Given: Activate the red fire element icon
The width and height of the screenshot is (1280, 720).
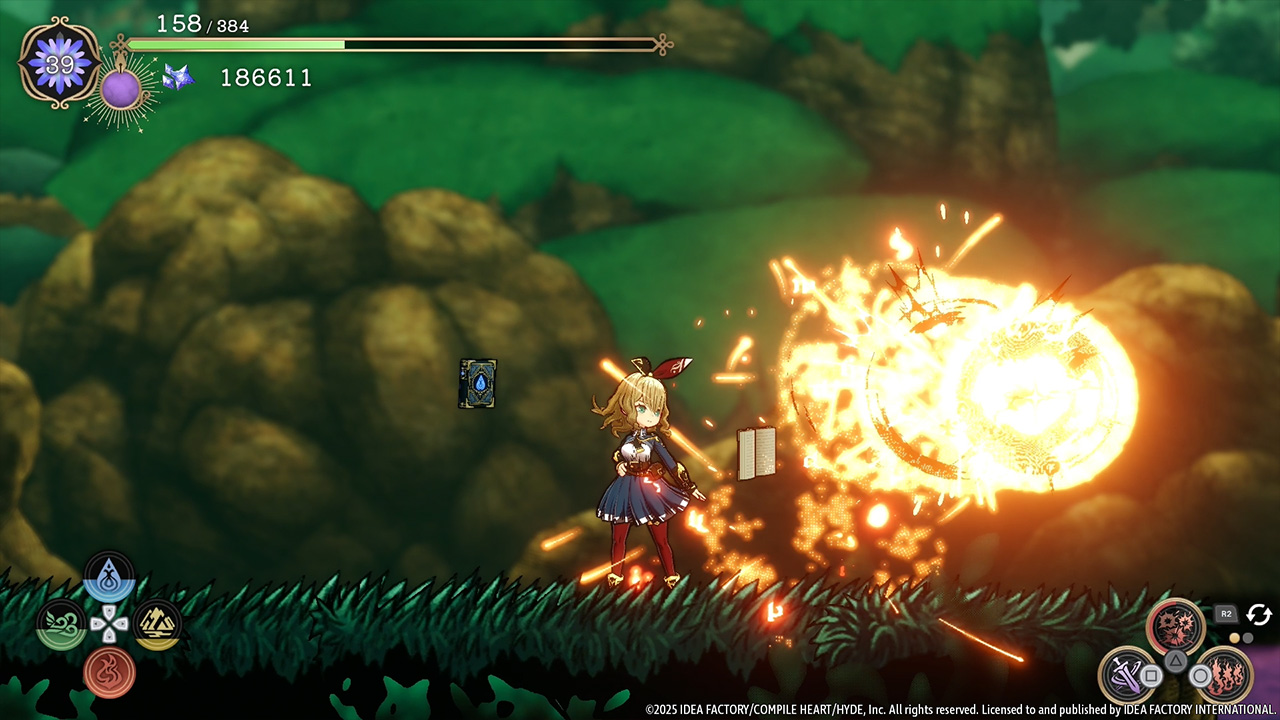Looking at the screenshot, I should [109, 671].
